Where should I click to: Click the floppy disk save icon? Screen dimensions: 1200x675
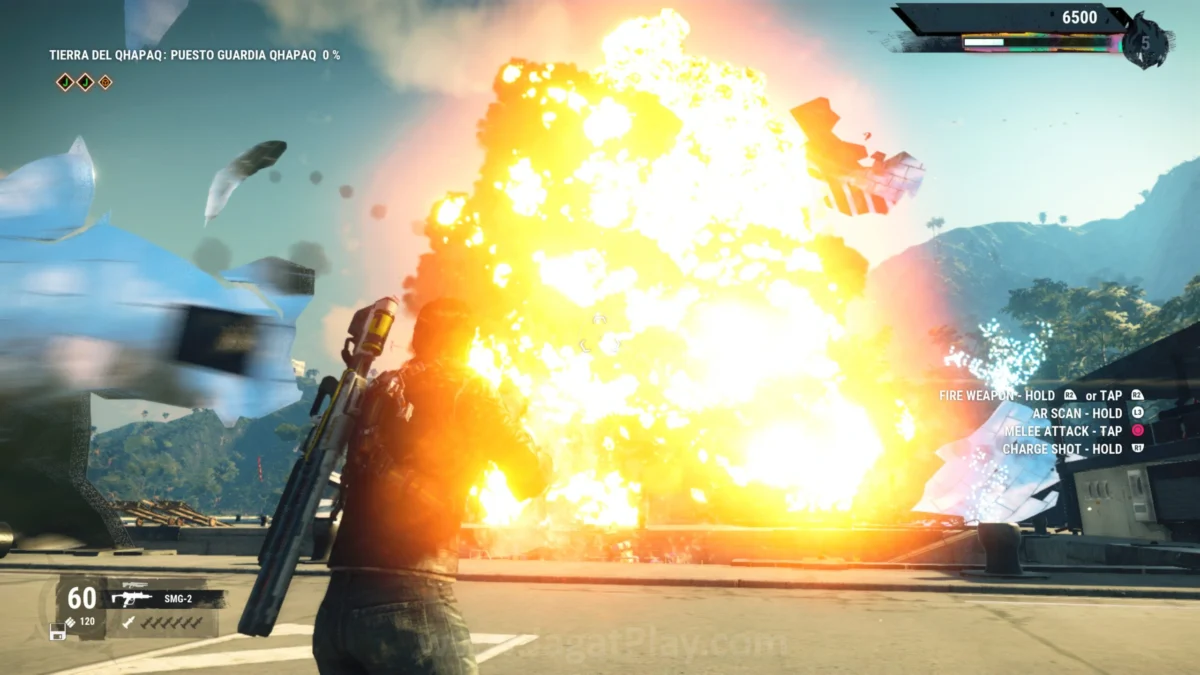point(57,632)
